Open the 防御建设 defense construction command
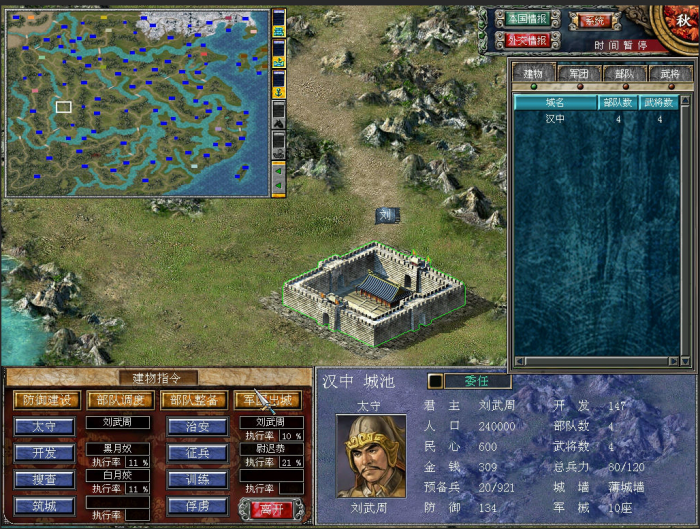This screenshot has width=700, height=529. tap(46, 400)
